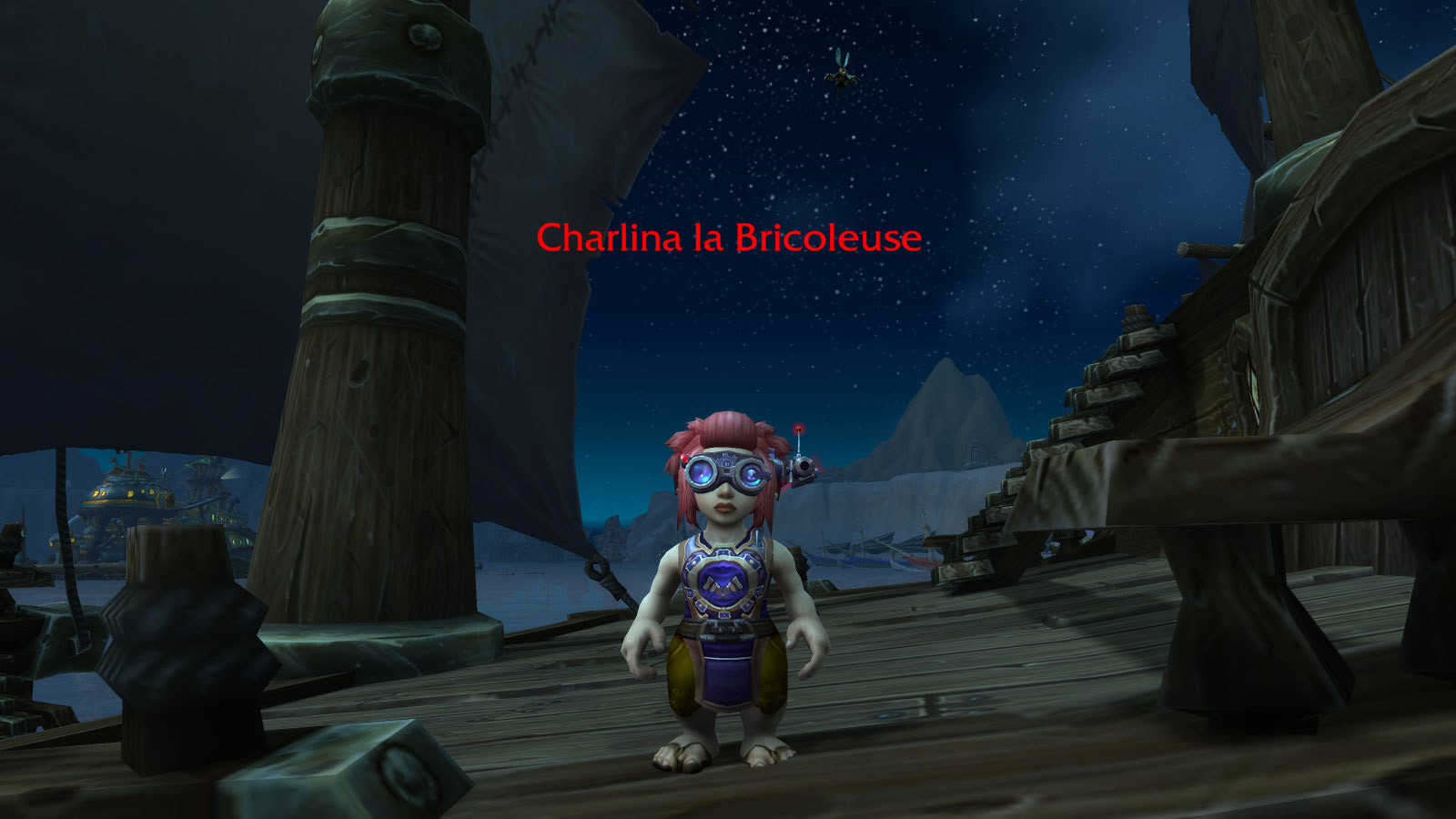Screen dimensions: 1456x819
Task: Select the Charlina la Bricoleuse name label
Action: 729,238
